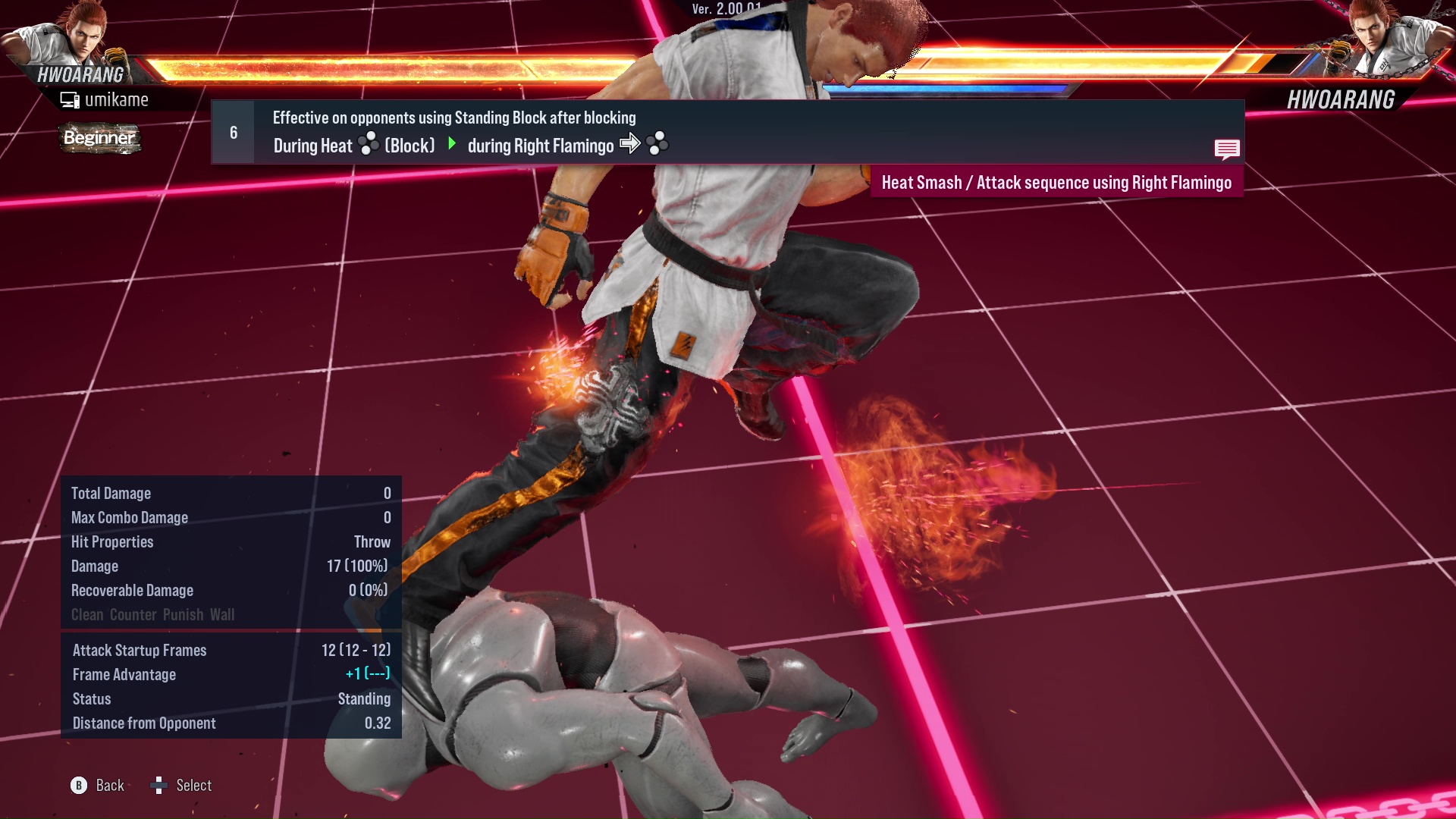Click the B Back button icon
1456x819 pixels.
tap(78, 786)
